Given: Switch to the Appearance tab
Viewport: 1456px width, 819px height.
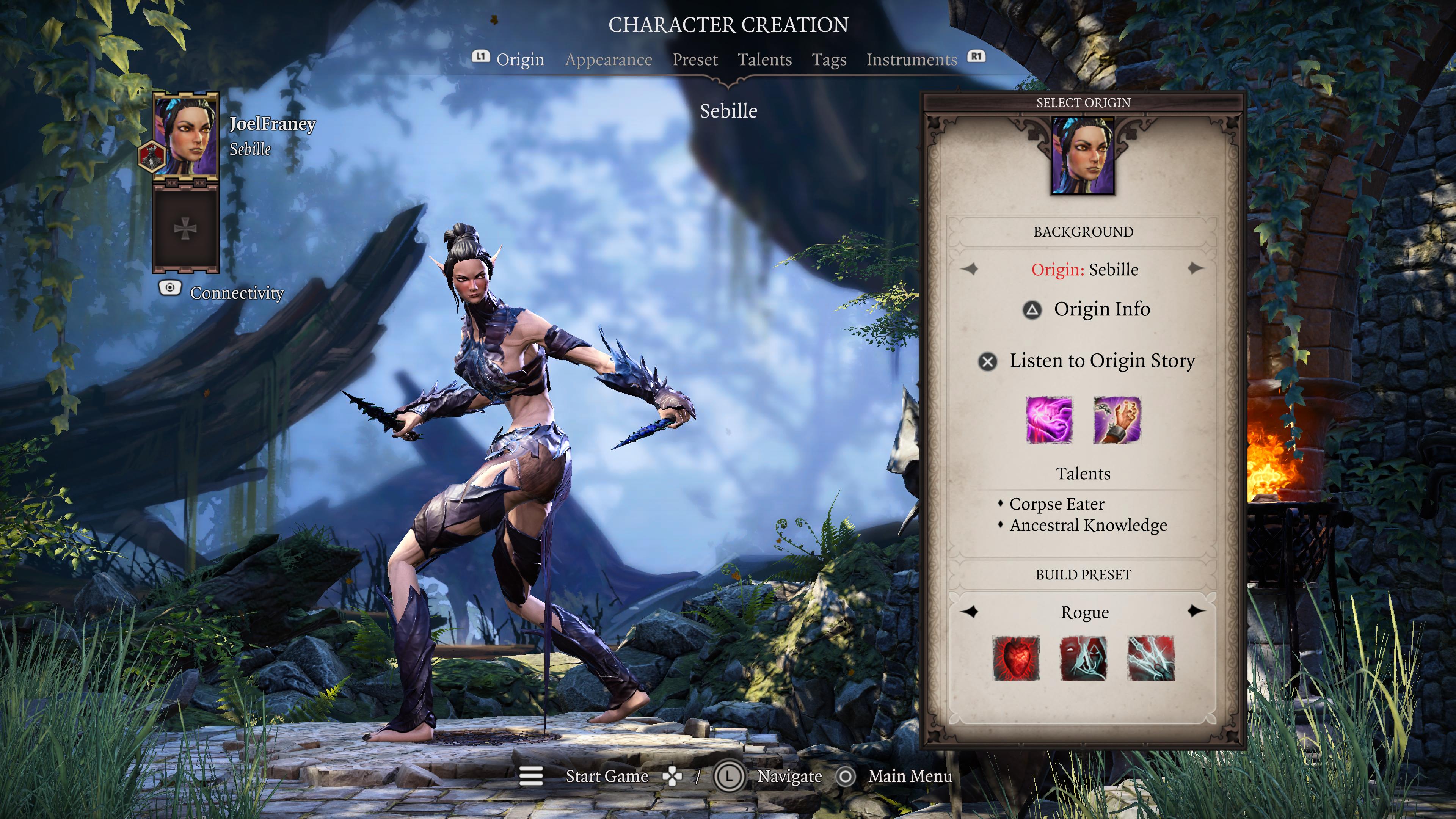Looking at the screenshot, I should coord(609,60).
